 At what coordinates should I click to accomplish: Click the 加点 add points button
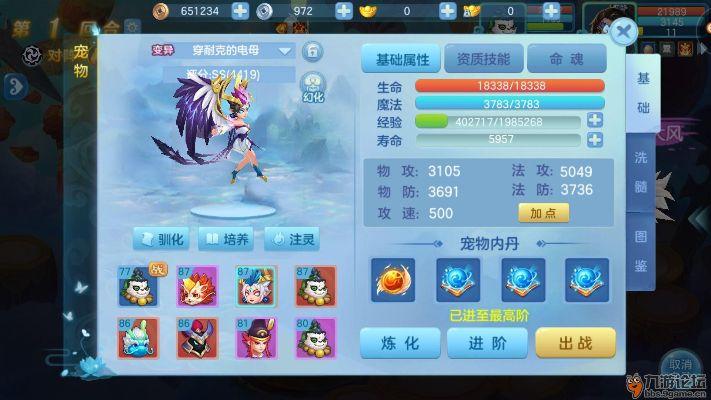(x=543, y=212)
